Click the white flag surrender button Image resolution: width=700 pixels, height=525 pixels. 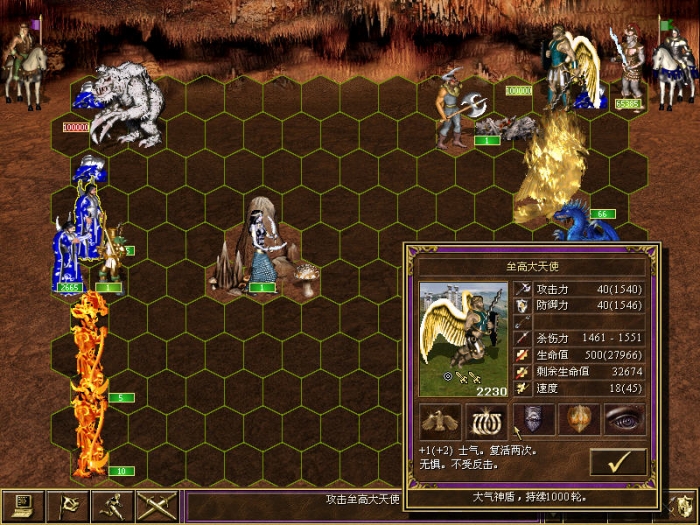tap(66, 506)
